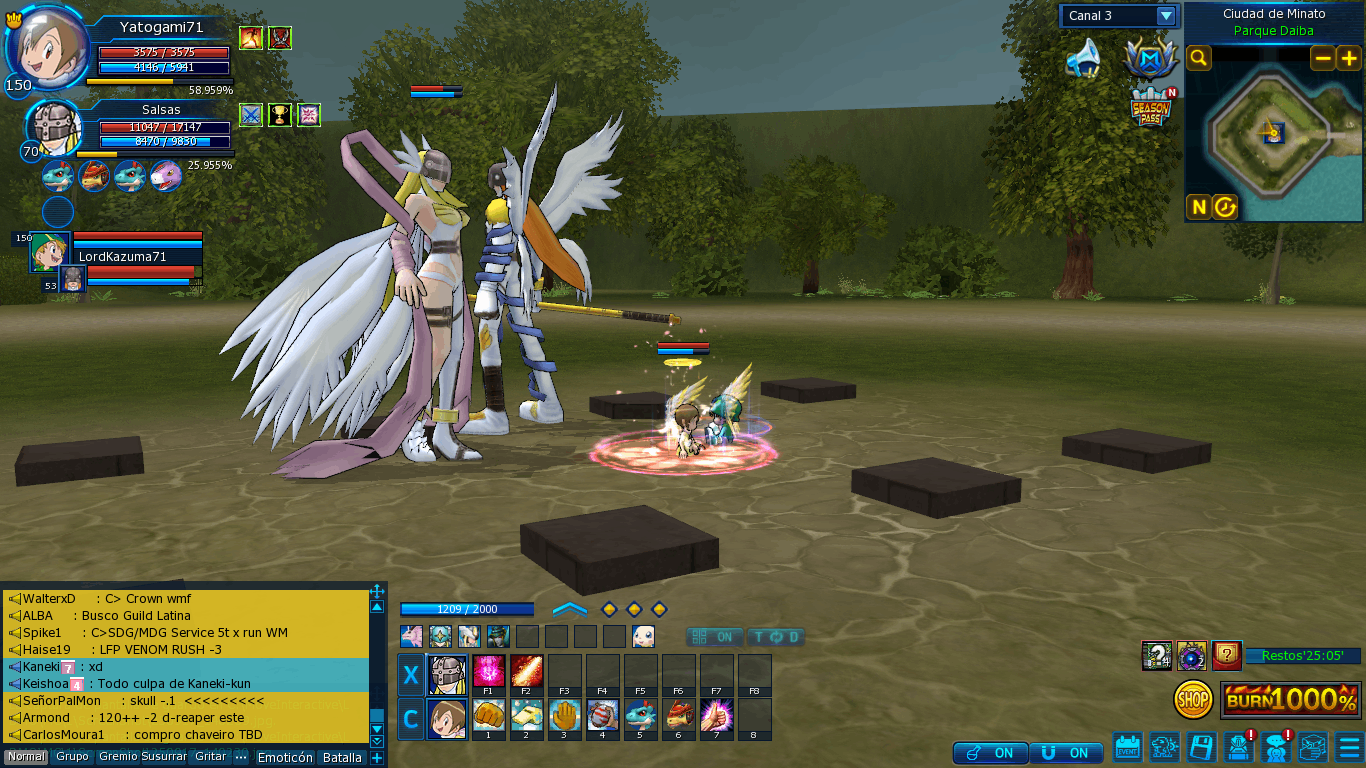Click the BURN 1000% banner

(x=1291, y=700)
